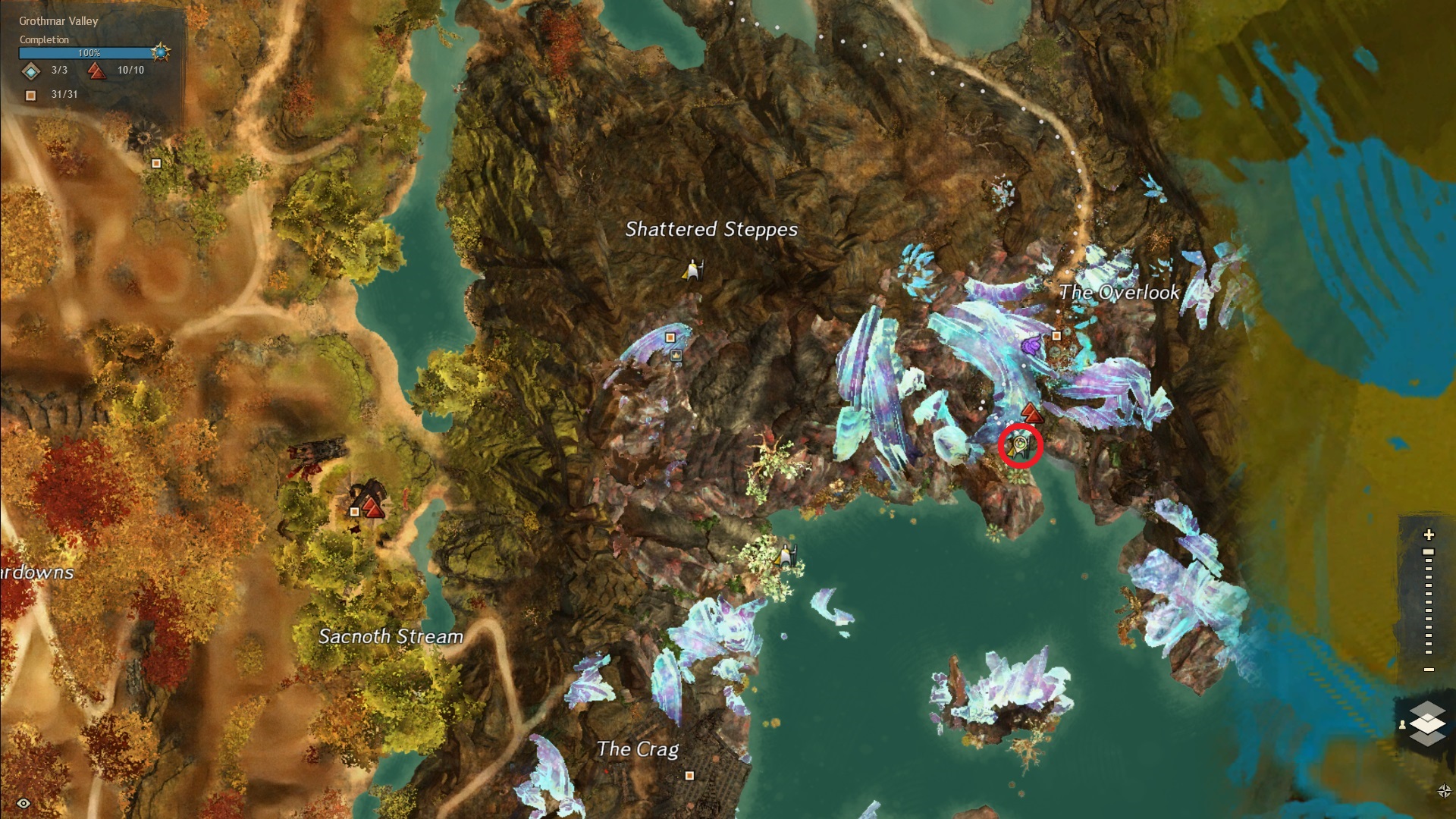Click the red hero point near Sacnoth Stream
The width and height of the screenshot is (1456, 819).
pos(372,506)
